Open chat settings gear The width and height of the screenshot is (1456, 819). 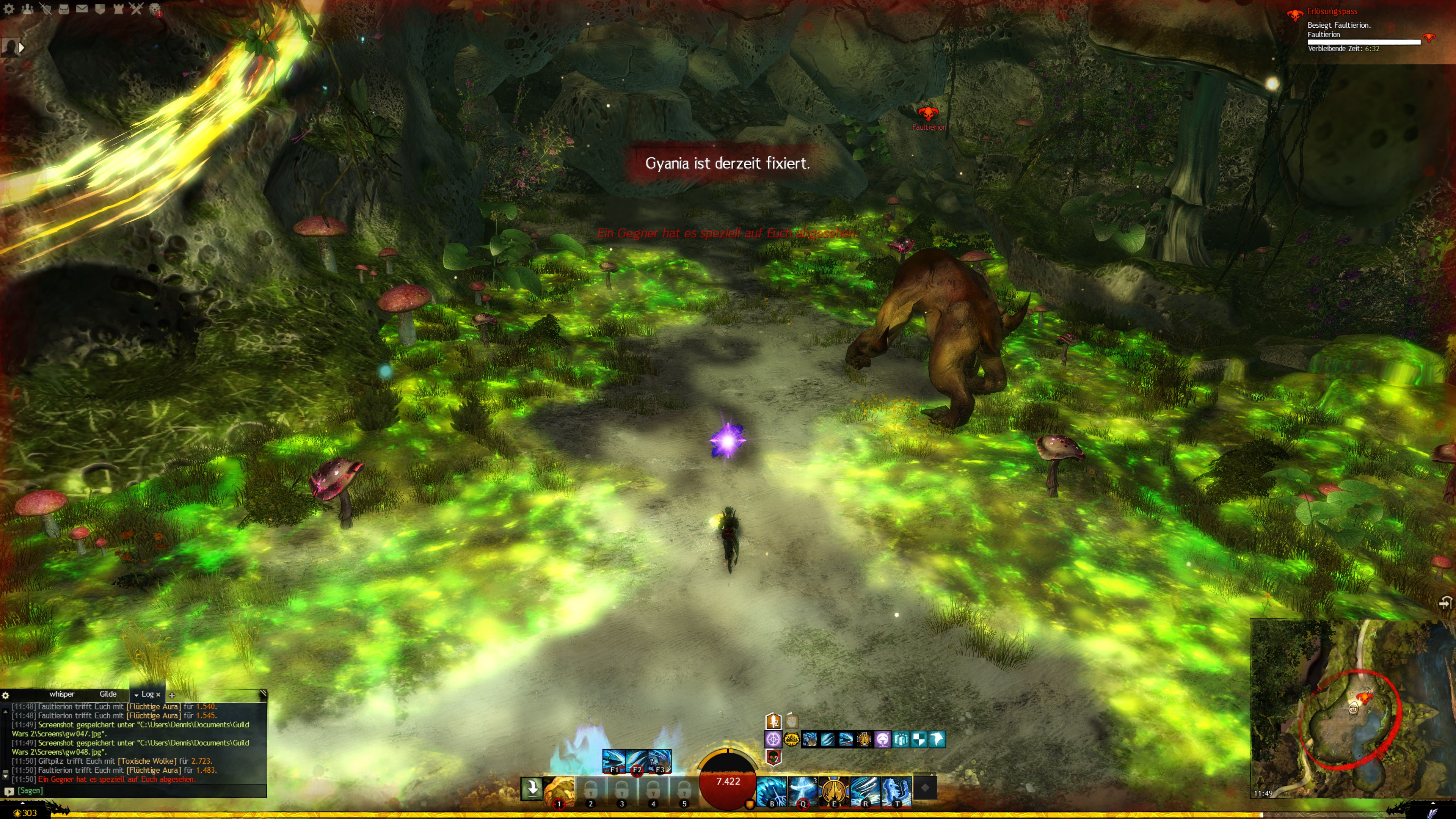click(x=6, y=695)
